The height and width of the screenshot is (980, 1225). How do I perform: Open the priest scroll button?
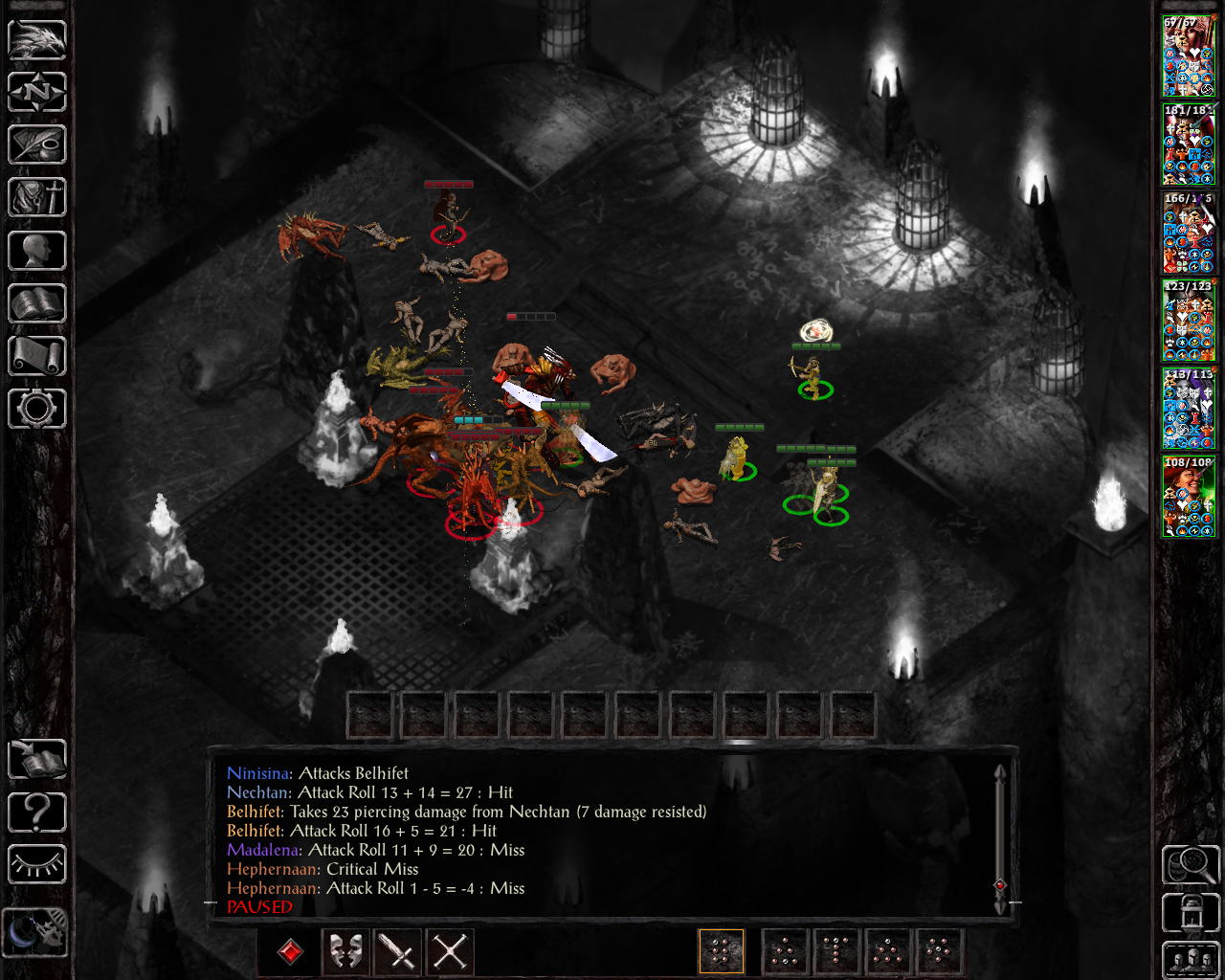(x=37, y=356)
